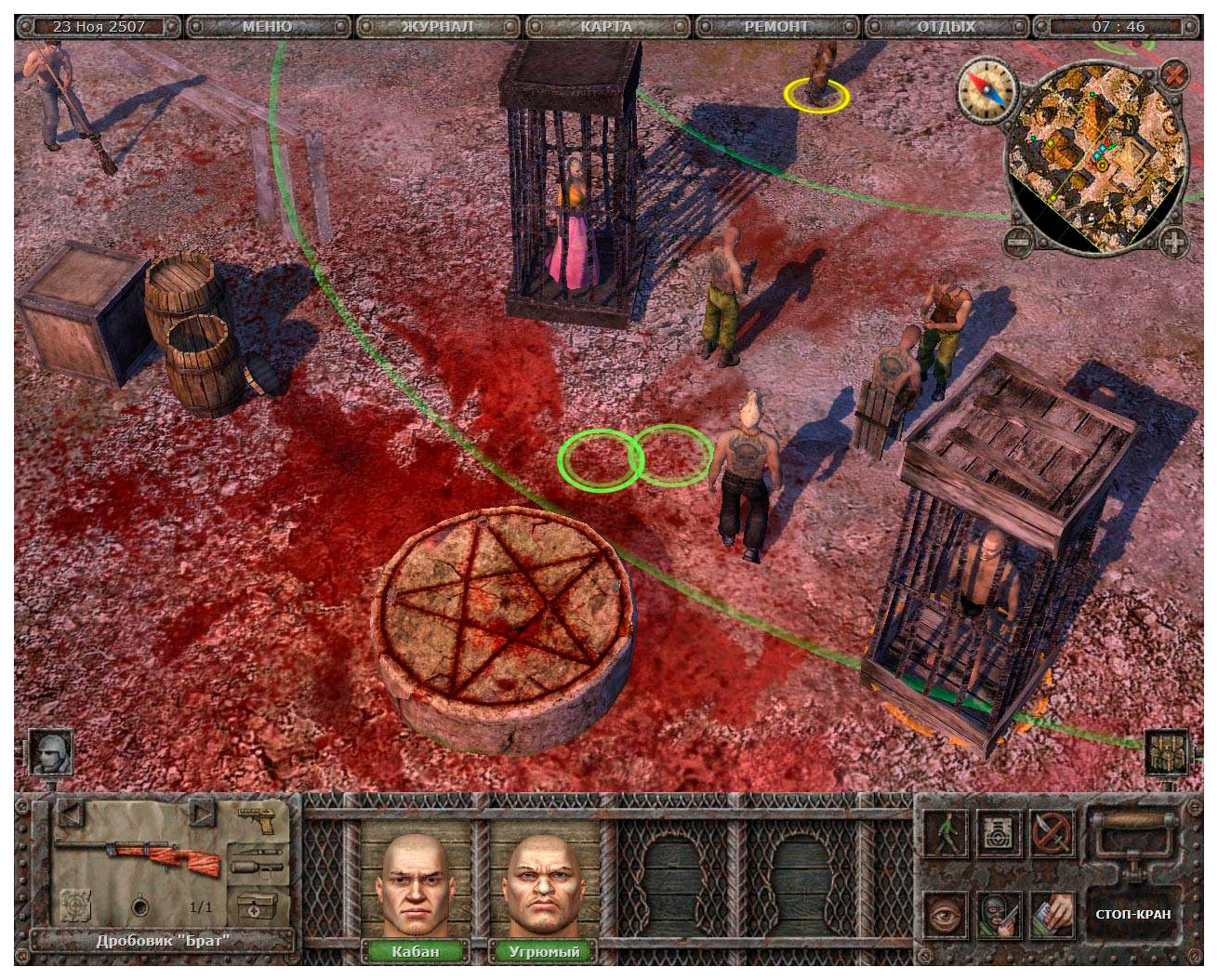Image resolution: width=1218 pixels, height=980 pixels.
Task: Close the minimap with the red X
Action: 1175,74
